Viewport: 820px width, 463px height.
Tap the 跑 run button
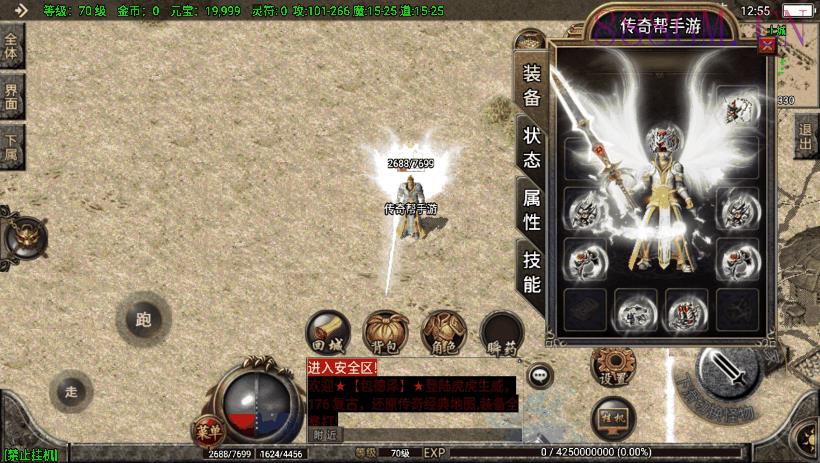pyautogui.click(x=142, y=320)
